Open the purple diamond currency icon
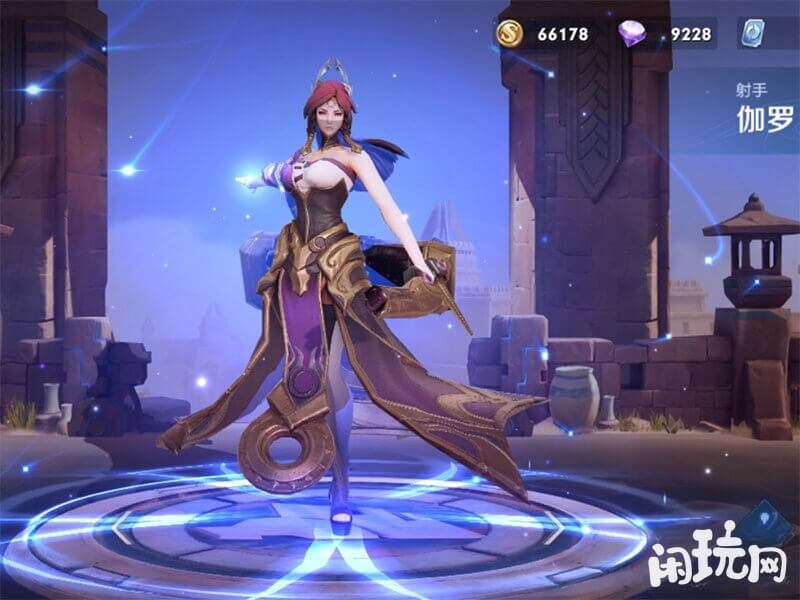Image resolution: width=800 pixels, height=600 pixels. click(633, 34)
